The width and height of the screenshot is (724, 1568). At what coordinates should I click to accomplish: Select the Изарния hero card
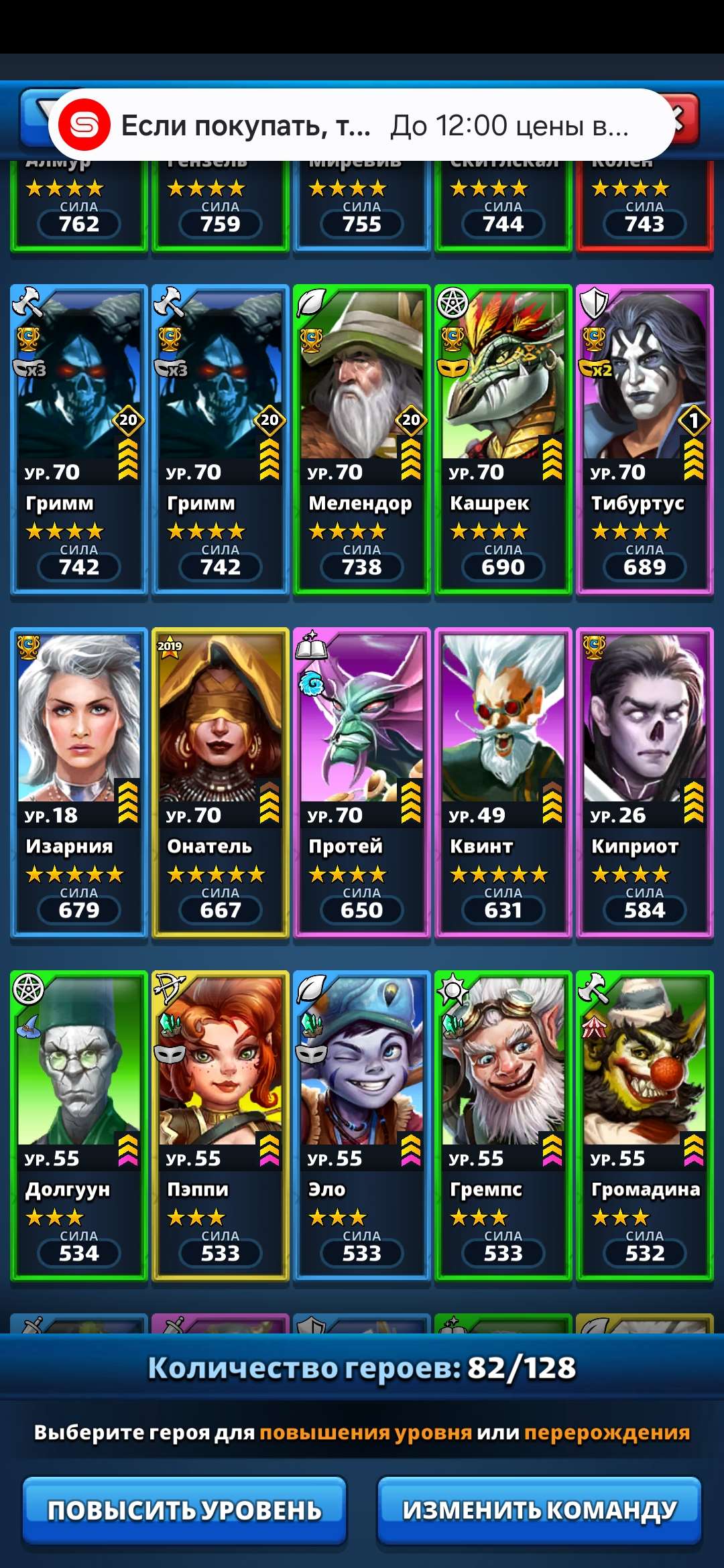79,783
